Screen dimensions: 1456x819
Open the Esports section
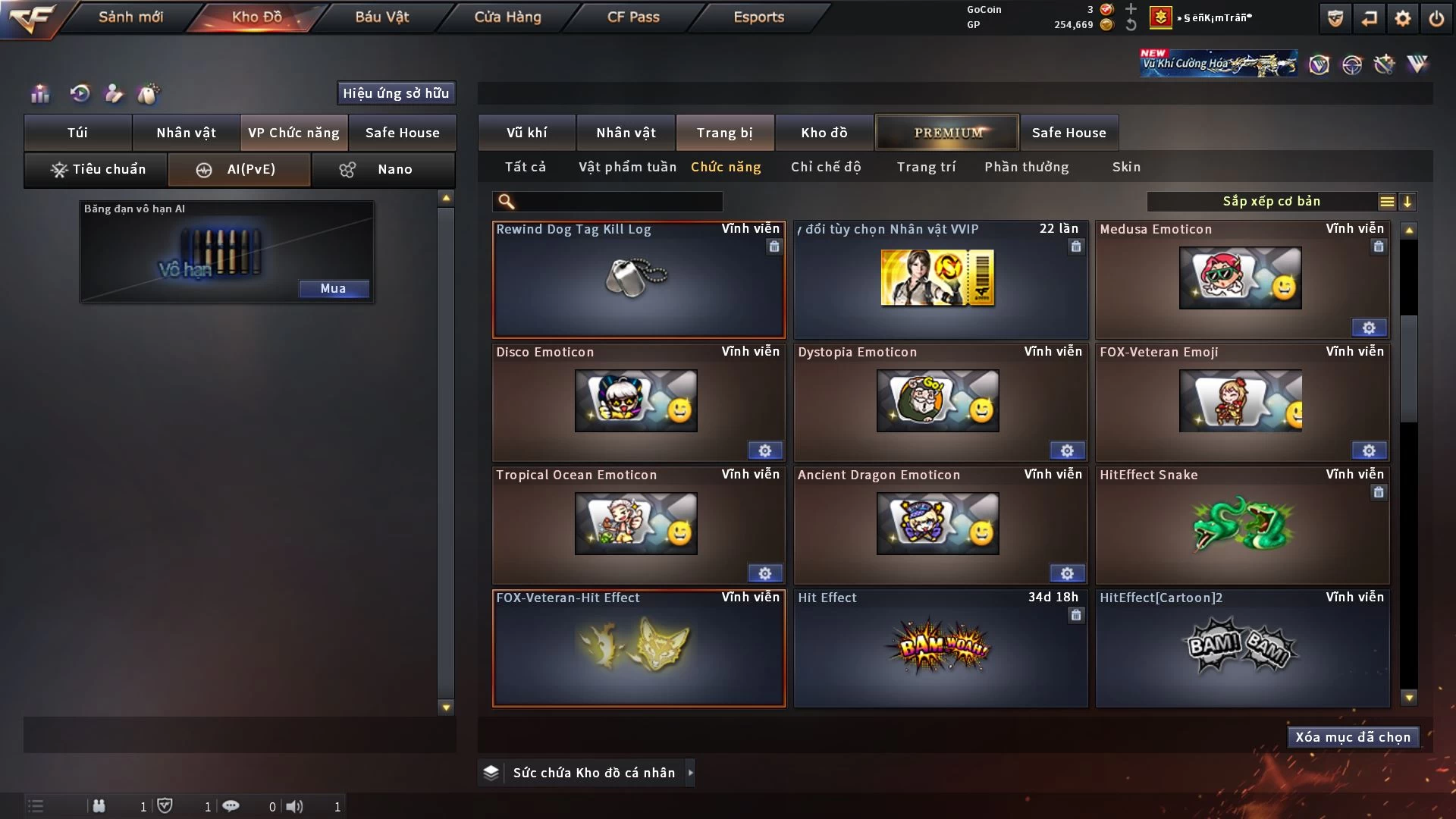pos(758,17)
